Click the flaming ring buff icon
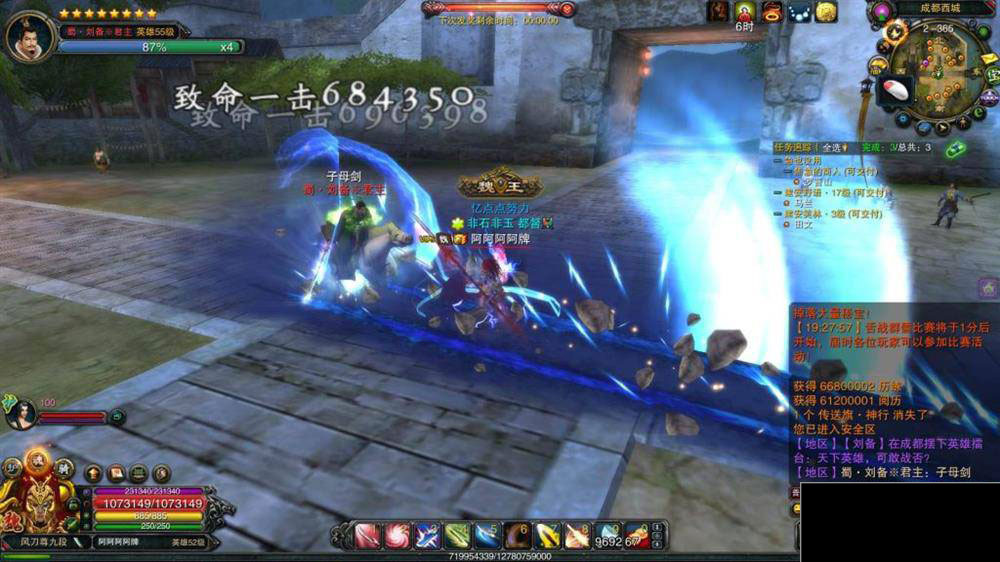 tap(771, 12)
